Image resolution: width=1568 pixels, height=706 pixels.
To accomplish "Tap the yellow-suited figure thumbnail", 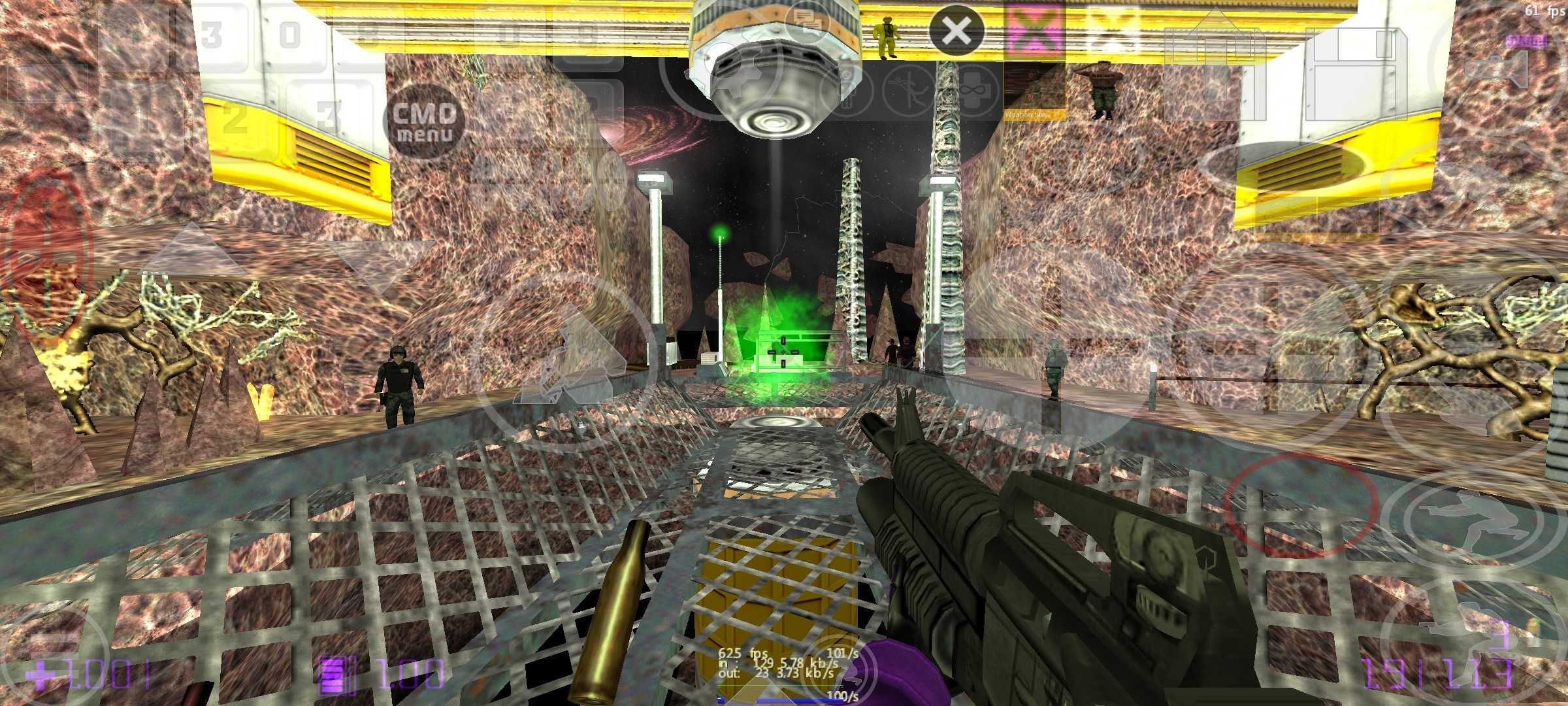I will pyautogui.click(x=887, y=36).
